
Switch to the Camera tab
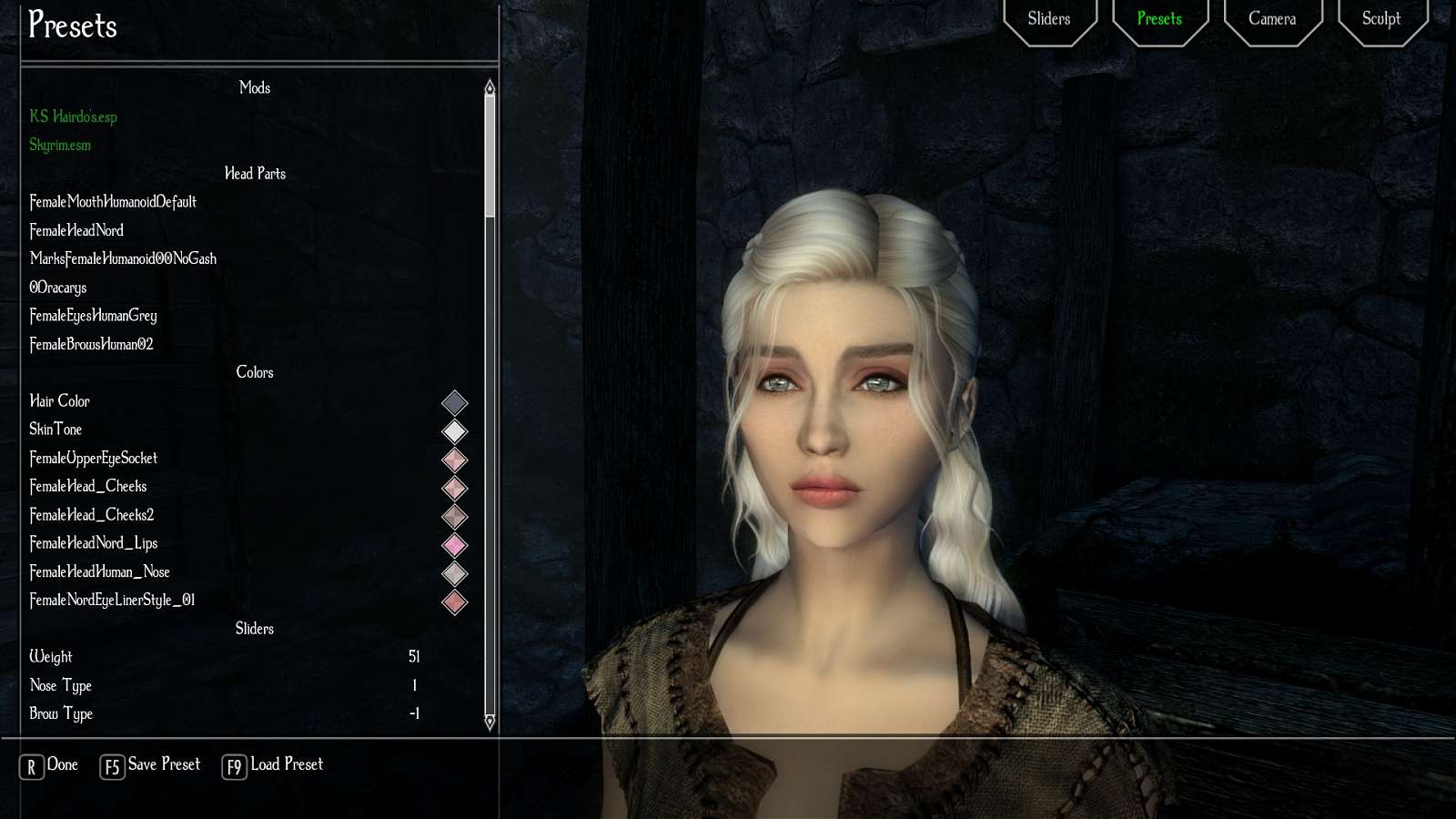(1271, 18)
